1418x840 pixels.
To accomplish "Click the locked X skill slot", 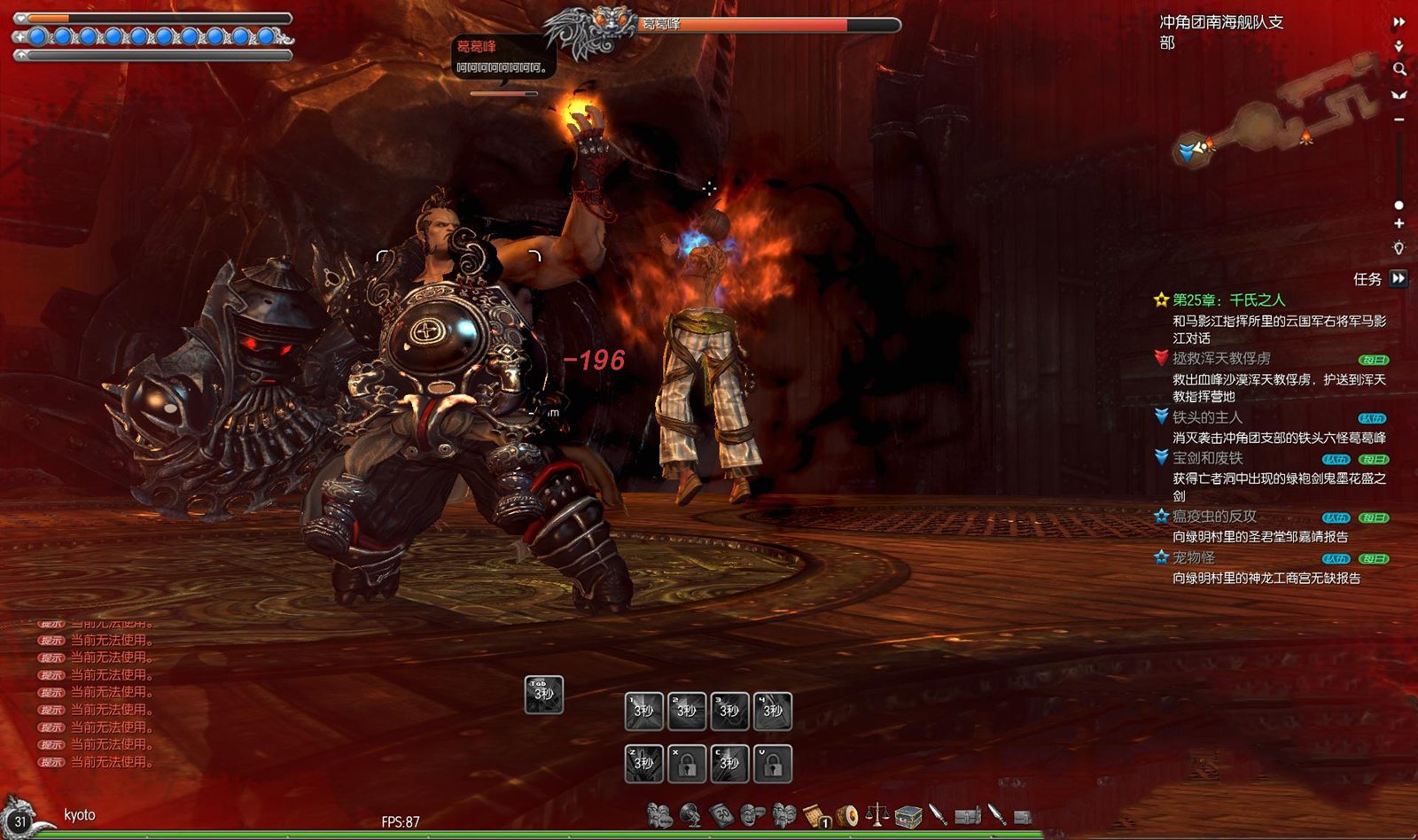I will pyautogui.click(x=686, y=763).
